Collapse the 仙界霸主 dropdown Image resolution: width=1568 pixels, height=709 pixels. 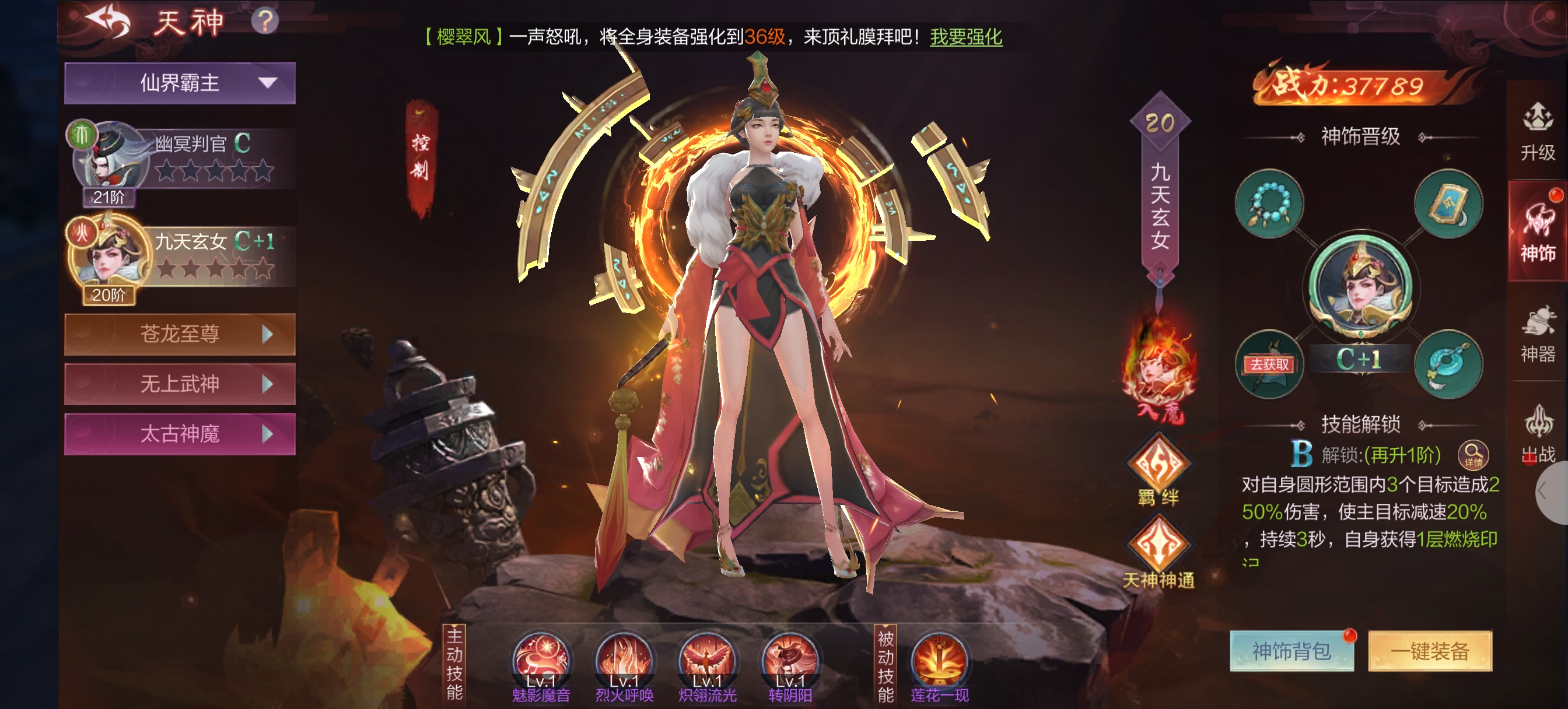pos(180,83)
